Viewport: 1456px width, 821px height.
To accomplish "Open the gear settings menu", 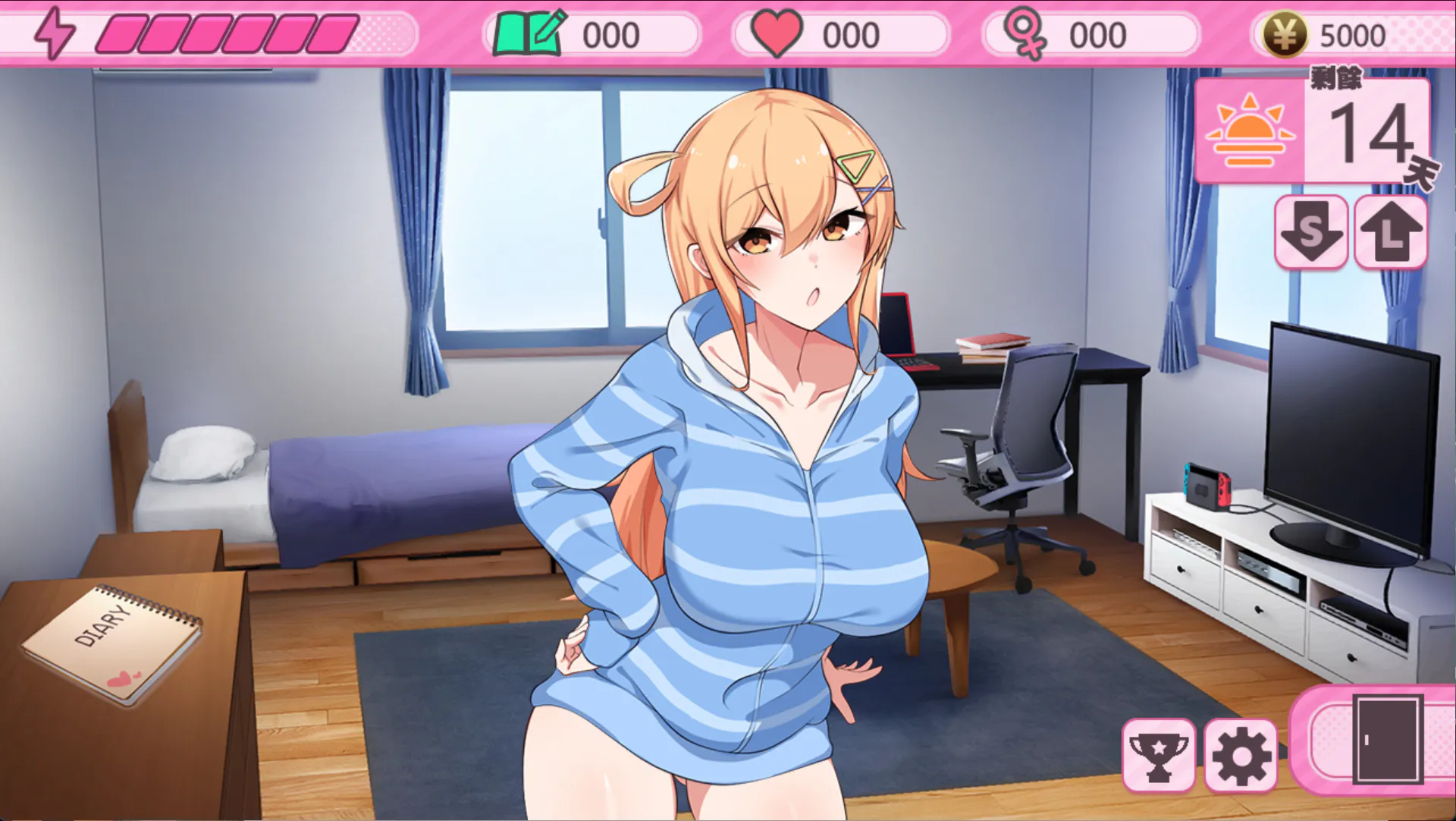I will click(x=1241, y=755).
